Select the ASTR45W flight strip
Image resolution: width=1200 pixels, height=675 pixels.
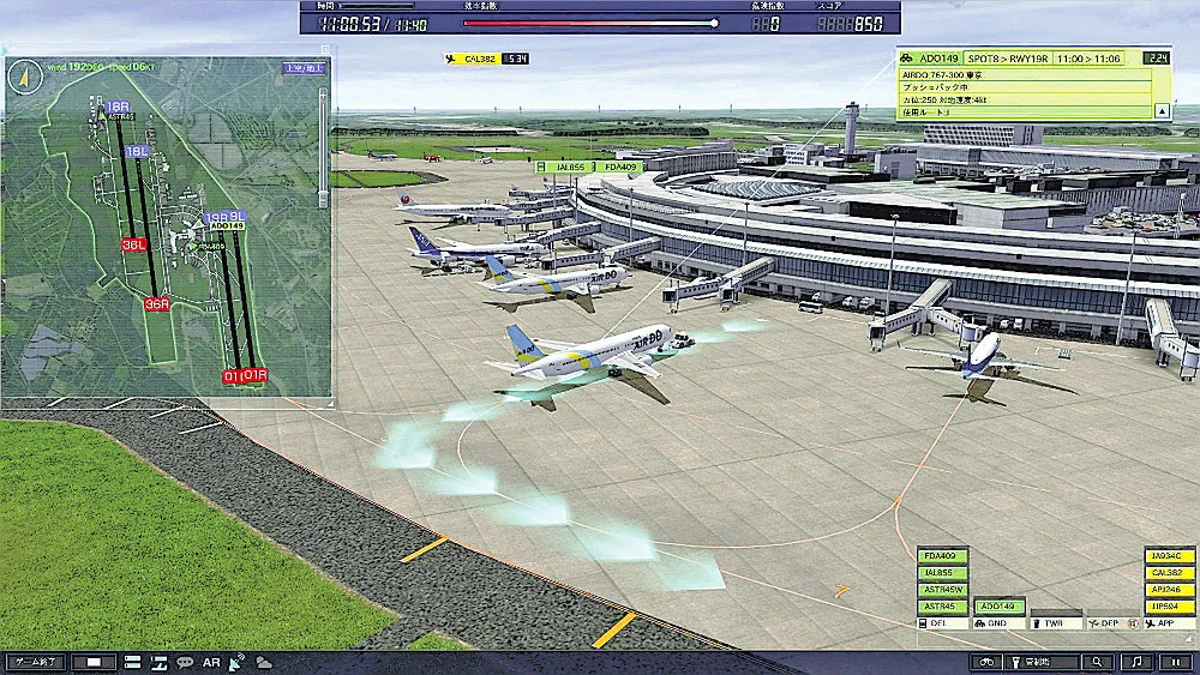pyautogui.click(x=942, y=590)
